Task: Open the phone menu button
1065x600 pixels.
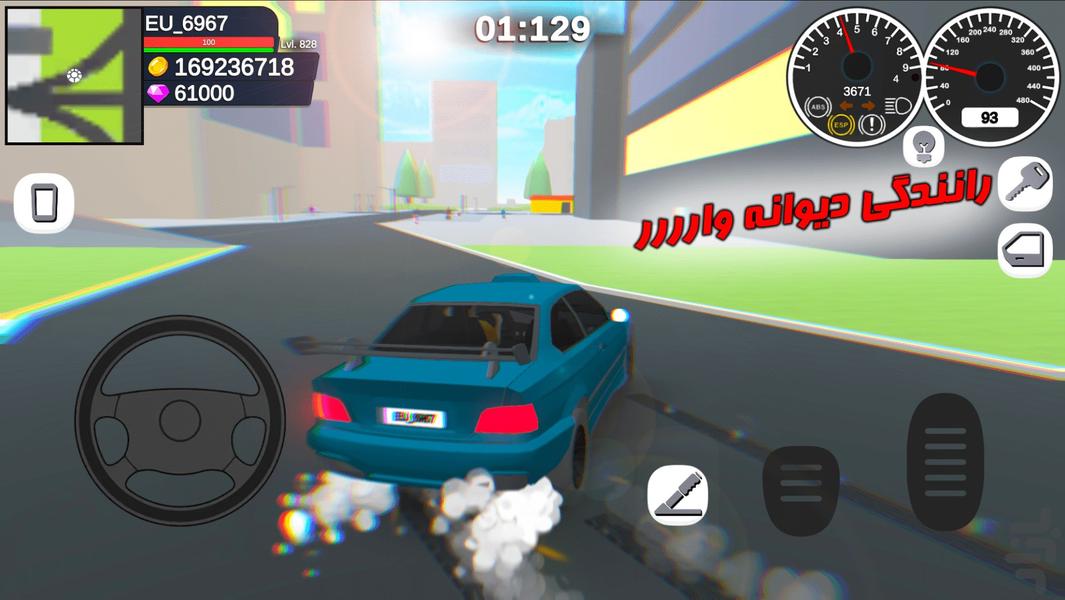Action: pyautogui.click(x=44, y=203)
